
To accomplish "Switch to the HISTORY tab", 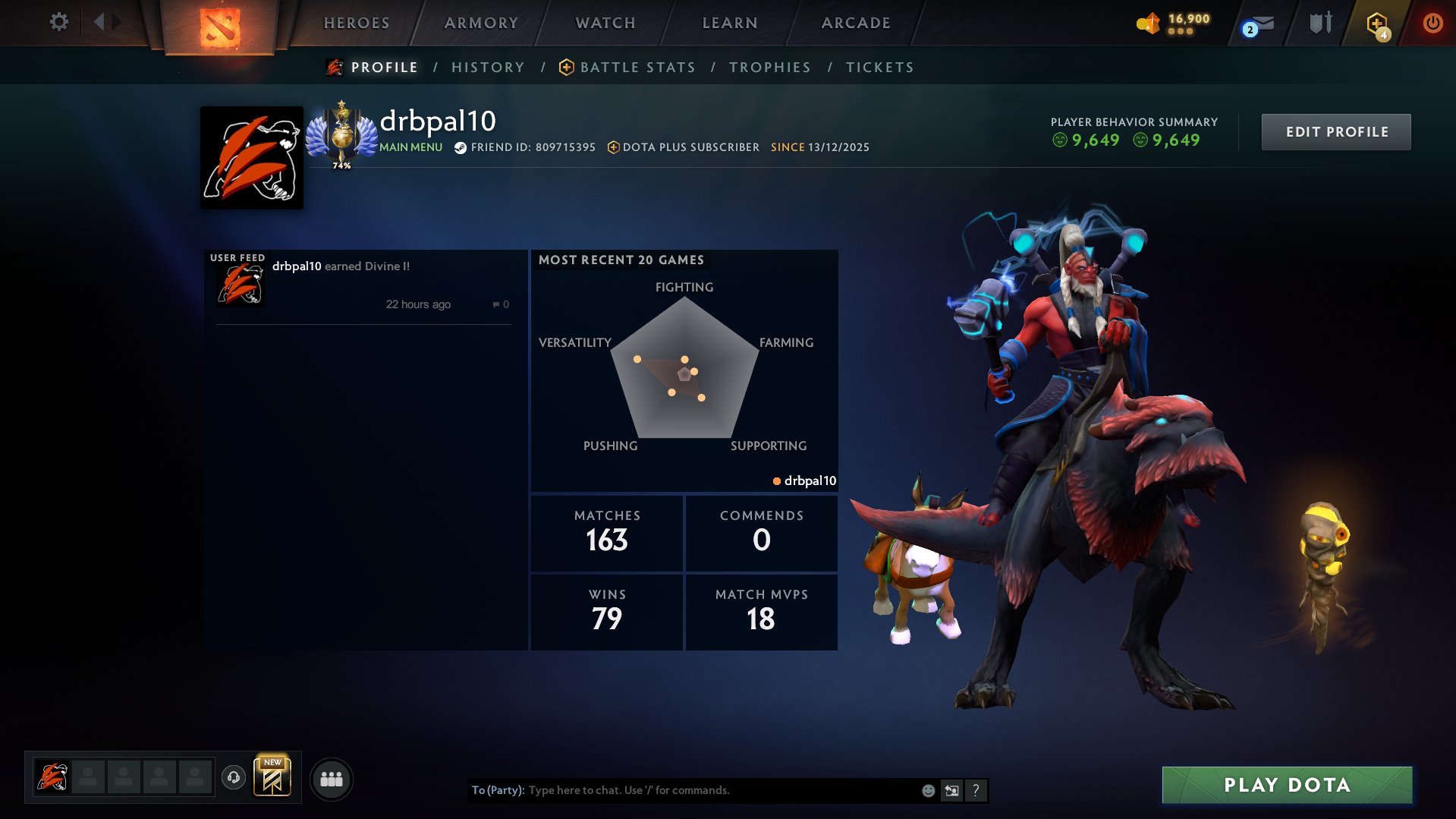I will tap(488, 67).
